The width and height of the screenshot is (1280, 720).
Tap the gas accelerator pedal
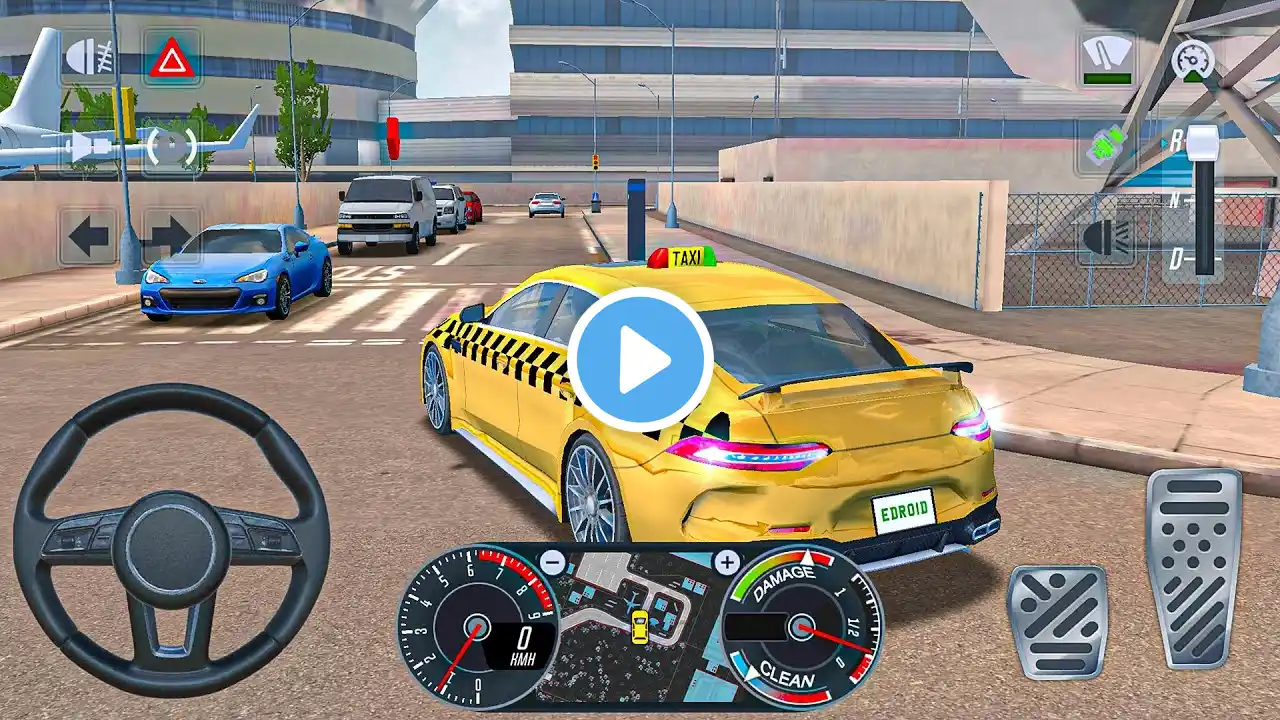(x=1193, y=566)
